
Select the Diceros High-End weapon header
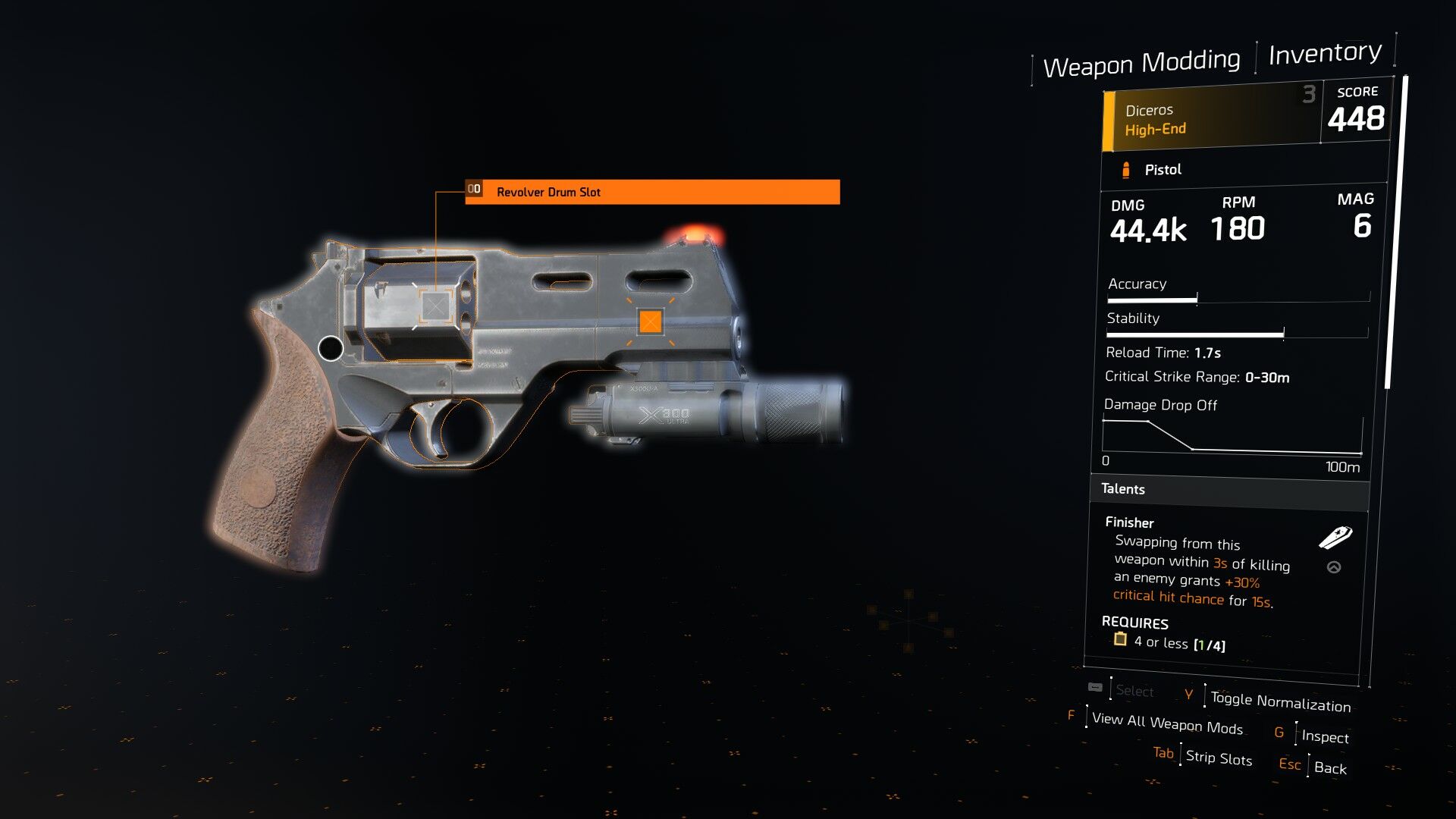click(1211, 119)
